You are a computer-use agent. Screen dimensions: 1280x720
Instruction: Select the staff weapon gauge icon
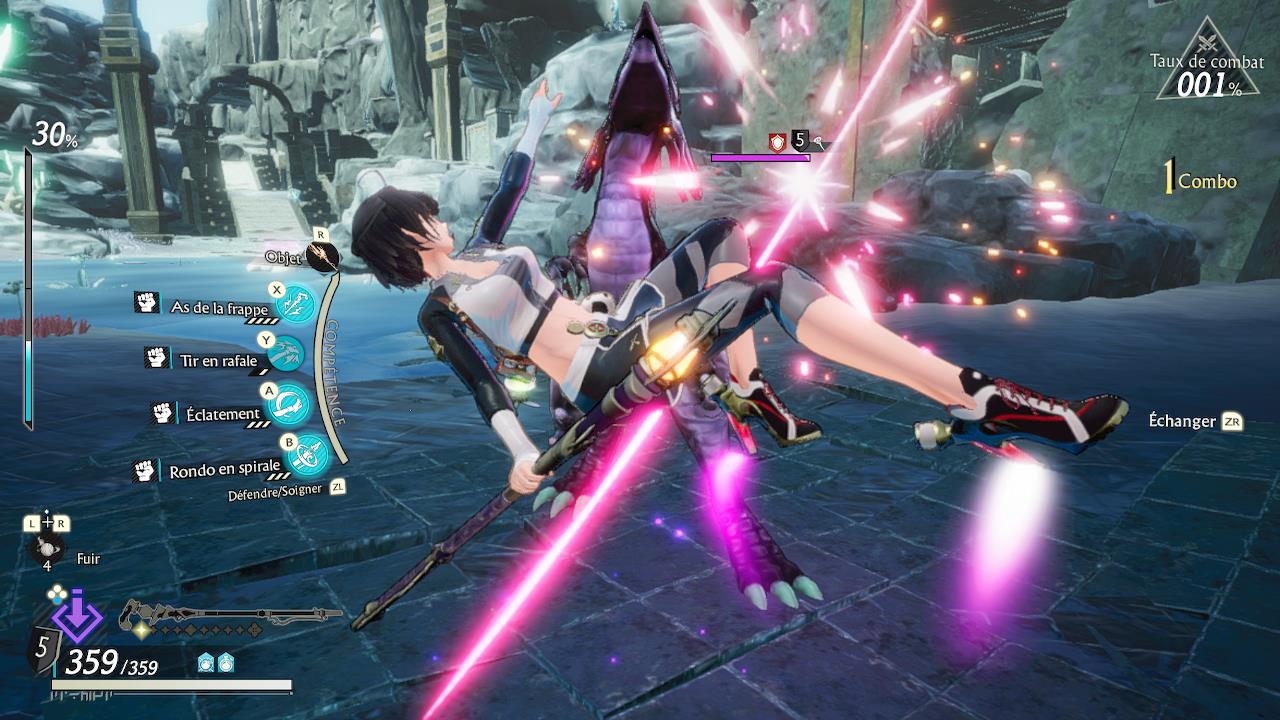230,616
